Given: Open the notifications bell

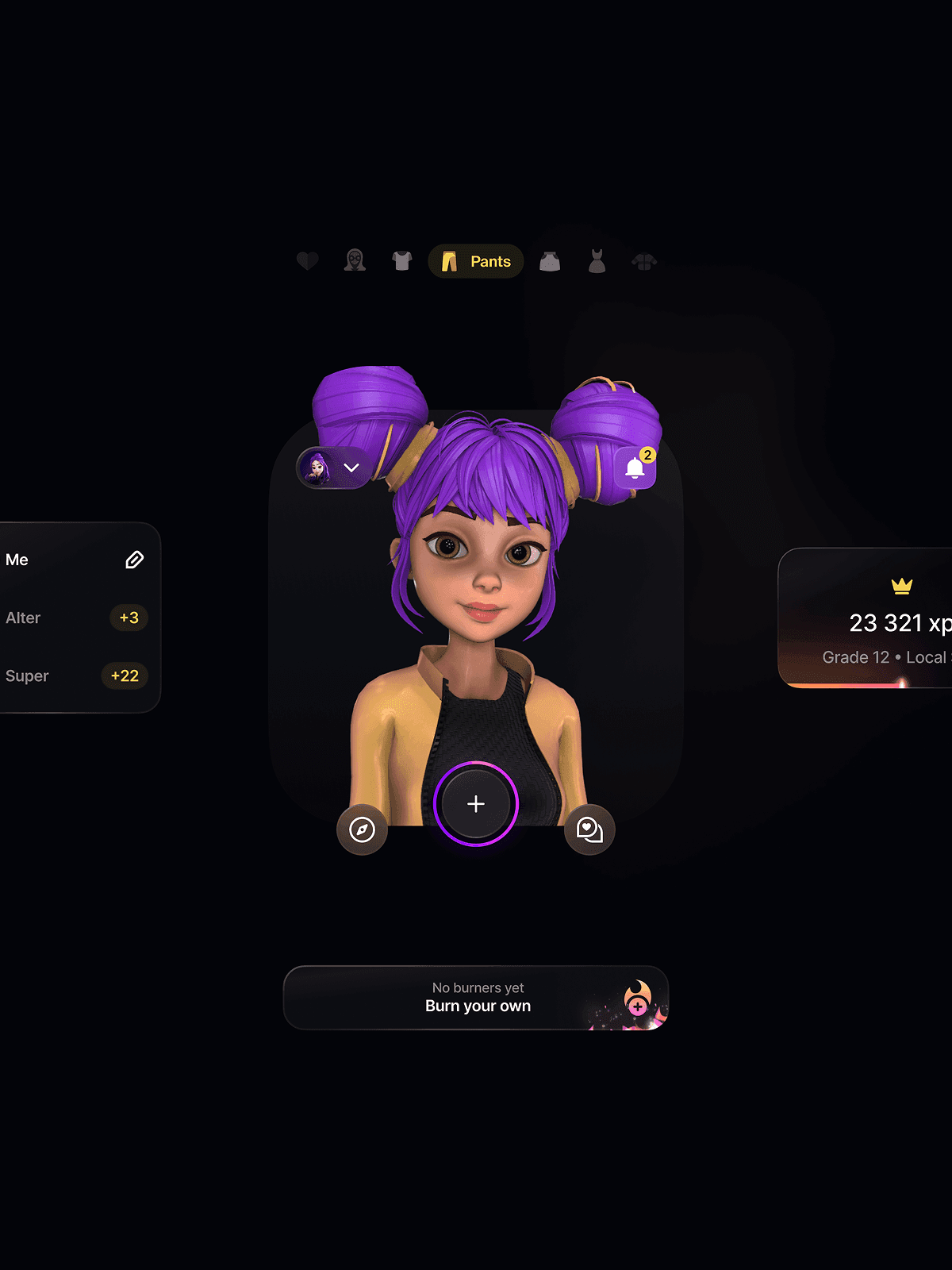Looking at the screenshot, I should pyautogui.click(x=635, y=468).
